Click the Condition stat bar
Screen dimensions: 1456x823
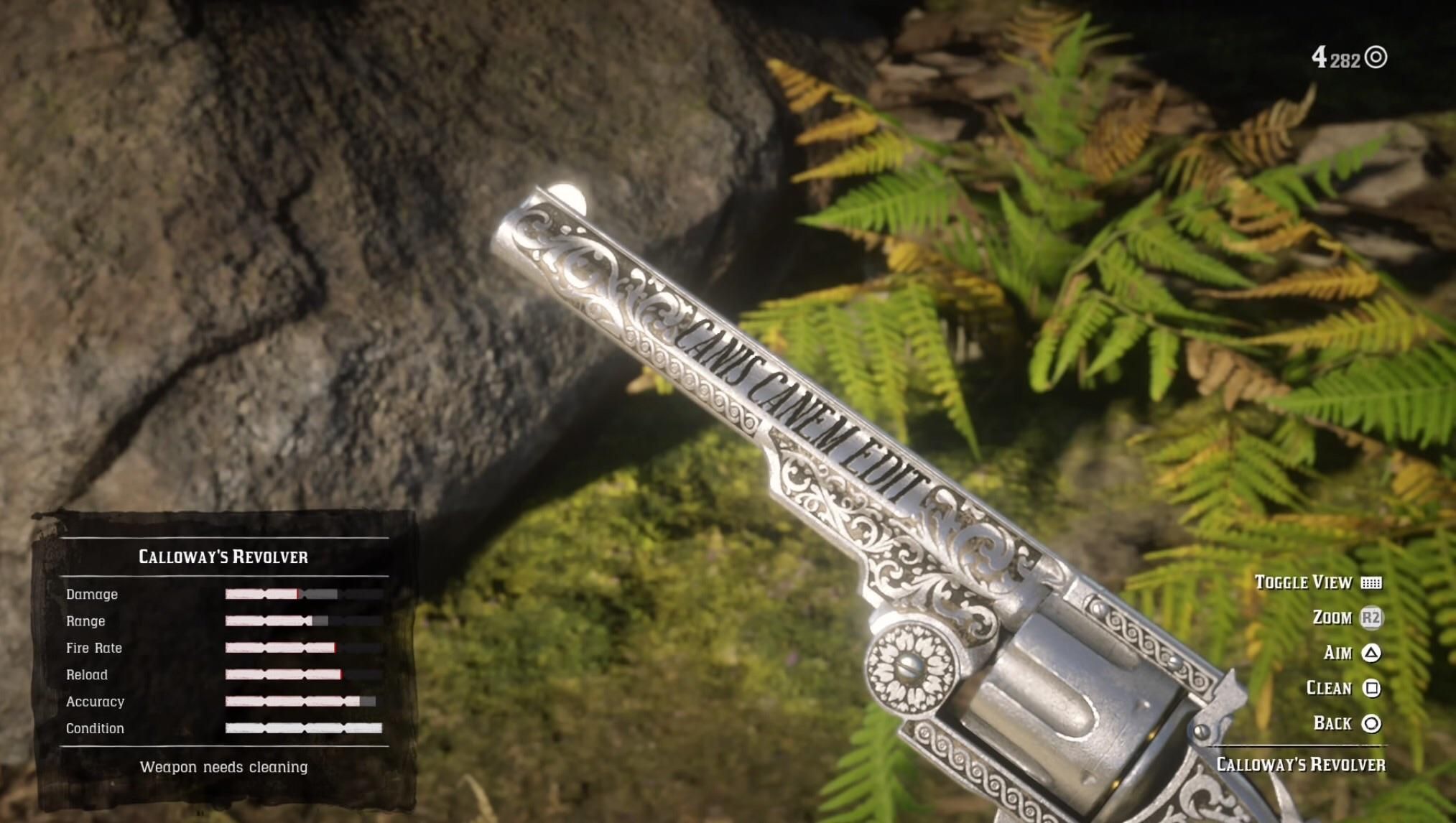pos(305,727)
